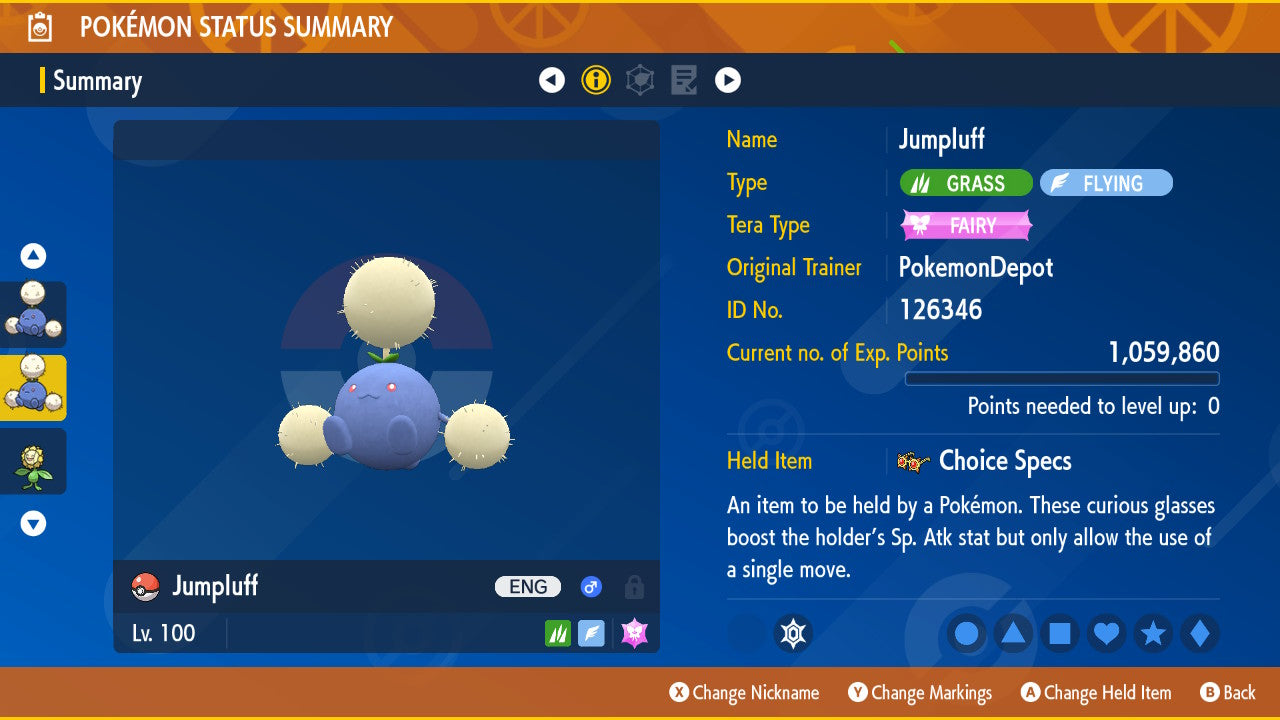The image size is (1280, 720).
Task: Click the Fairy Tera Type badge
Action: pyautogui.click(x=966, y=225)
